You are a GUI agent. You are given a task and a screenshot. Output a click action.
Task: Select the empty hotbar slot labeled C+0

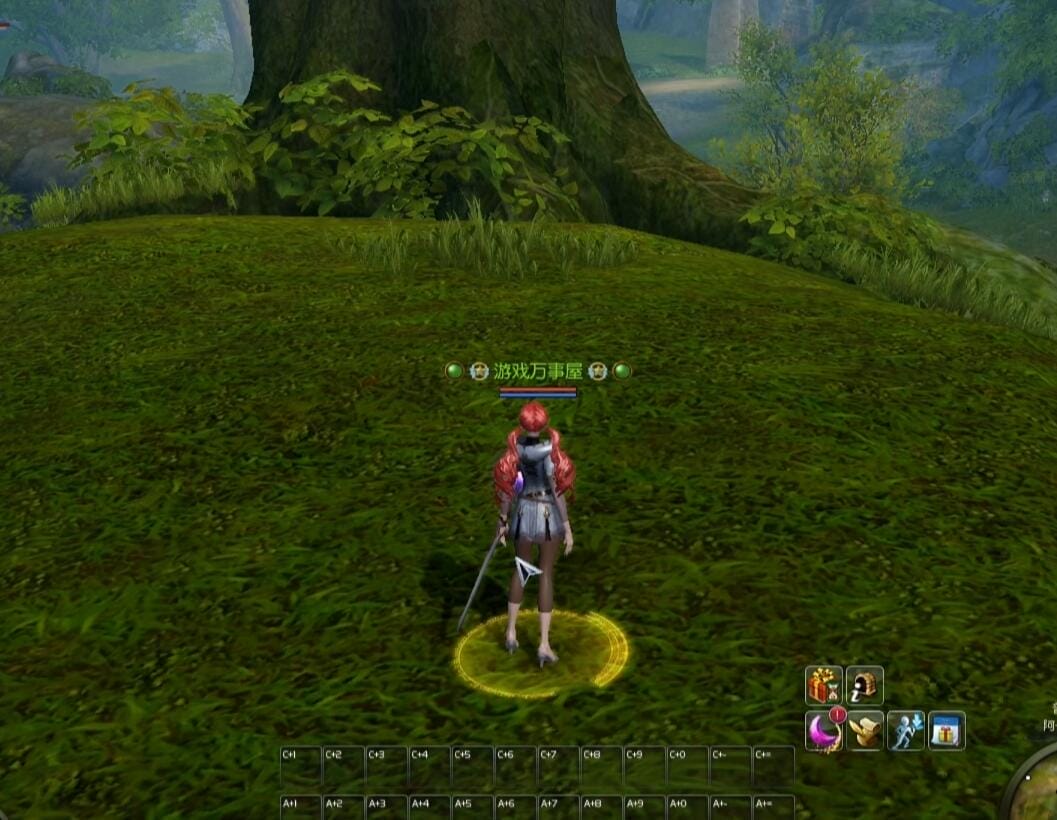[x=687, y=766]
